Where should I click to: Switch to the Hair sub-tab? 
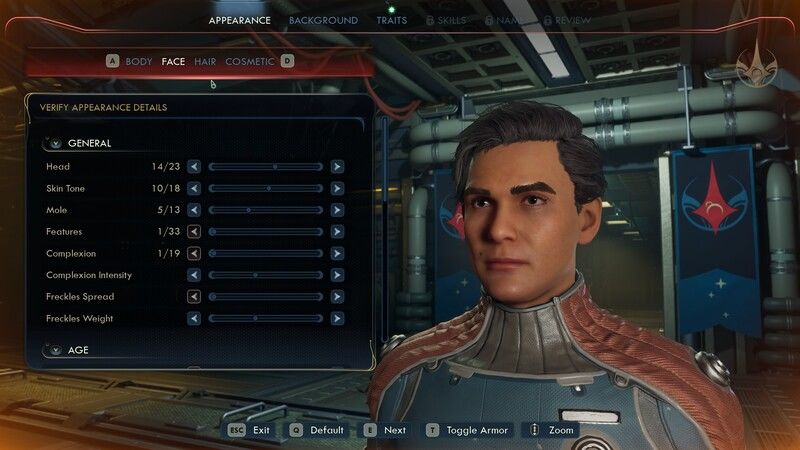pos(205,61)
